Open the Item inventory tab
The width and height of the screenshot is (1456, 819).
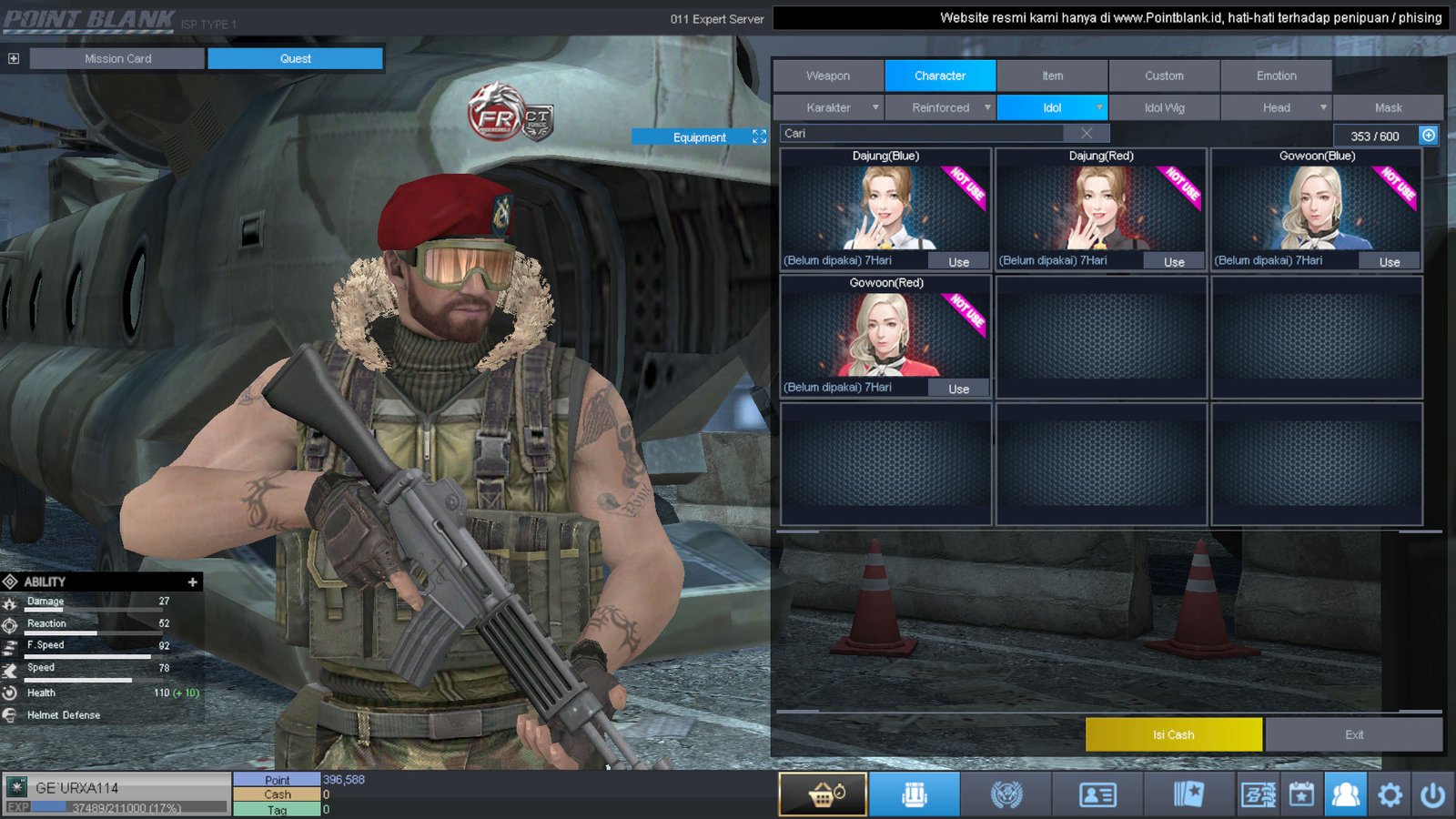1052,76
